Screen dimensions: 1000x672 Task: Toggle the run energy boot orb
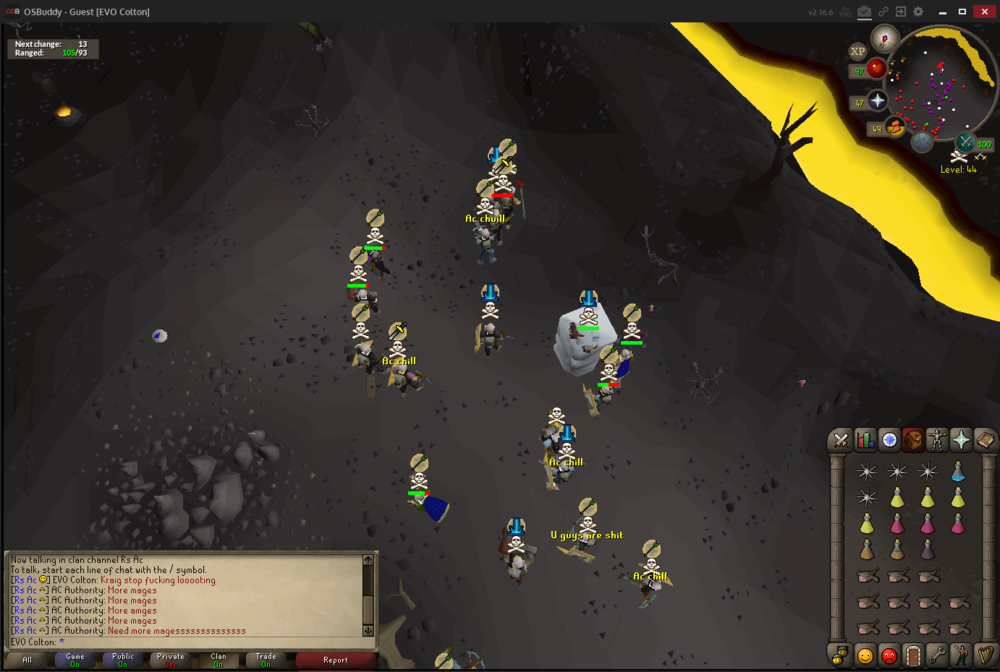(896, 126)
